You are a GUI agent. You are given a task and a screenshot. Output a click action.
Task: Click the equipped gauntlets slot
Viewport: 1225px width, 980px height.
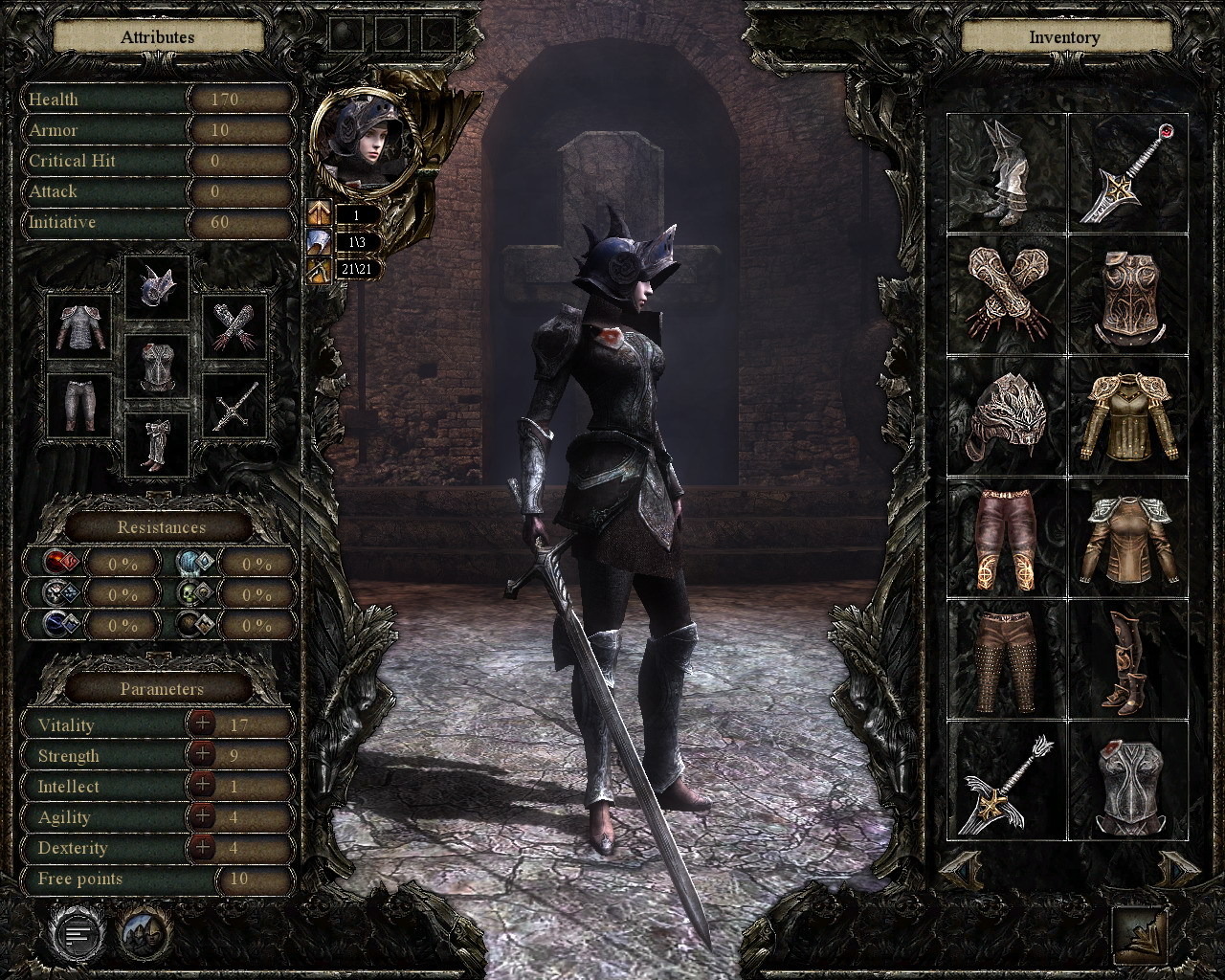(x=234, y=327)
